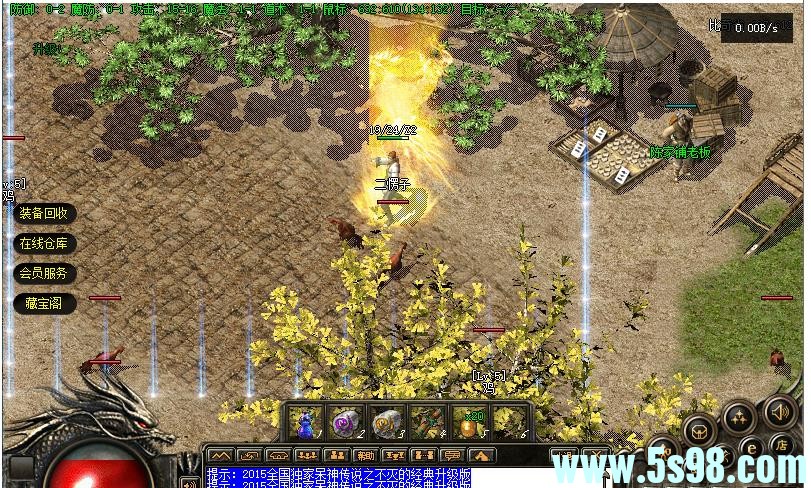
Task: Click the 帮助 help button
Action: click(x=365, y=455)
